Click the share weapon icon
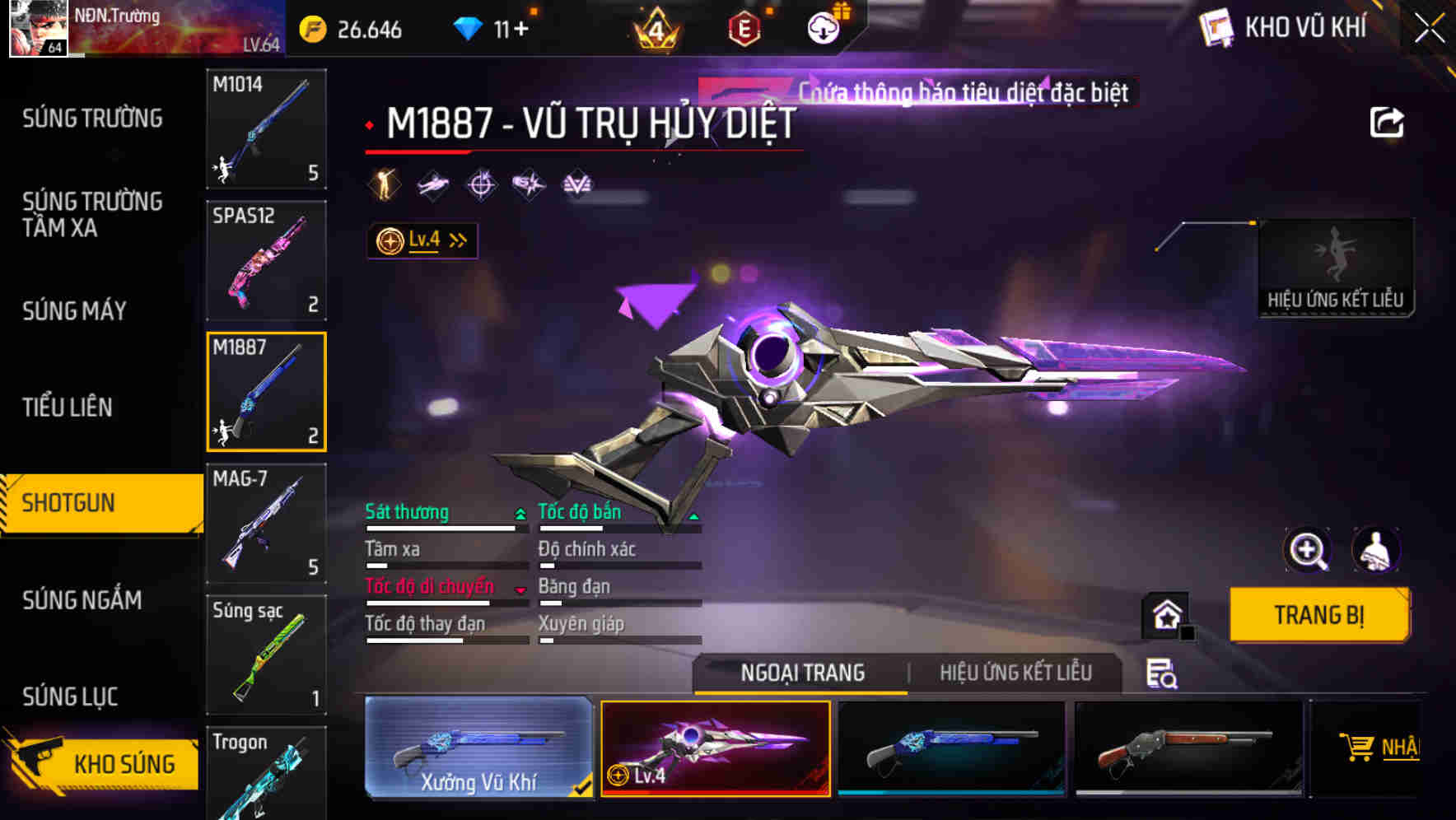Image resolution: width=1456 pixels, height=820 pixels. pos(1386,122)
